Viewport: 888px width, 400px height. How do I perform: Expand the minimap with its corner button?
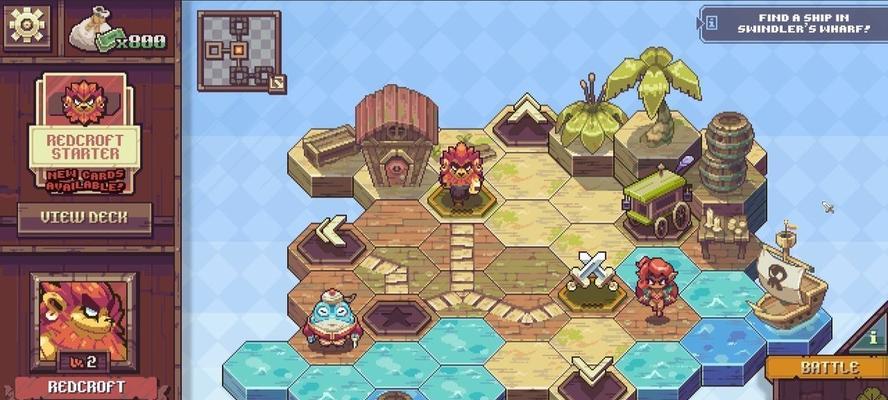277,83
